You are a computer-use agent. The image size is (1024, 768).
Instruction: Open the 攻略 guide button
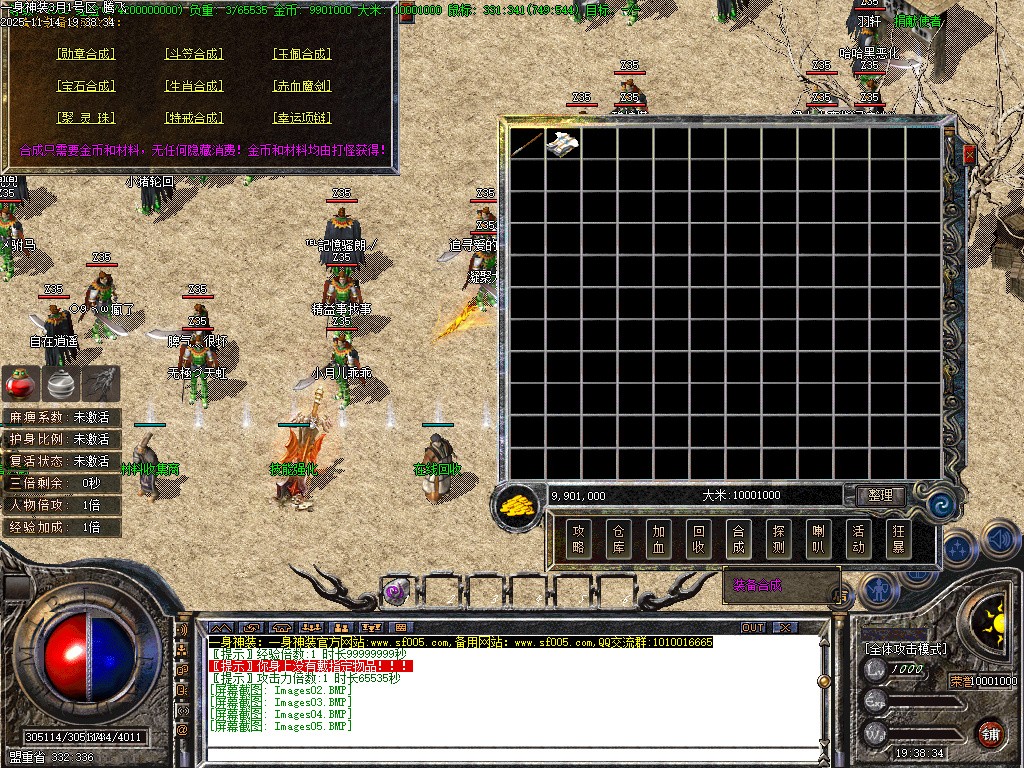pos(579,540)
